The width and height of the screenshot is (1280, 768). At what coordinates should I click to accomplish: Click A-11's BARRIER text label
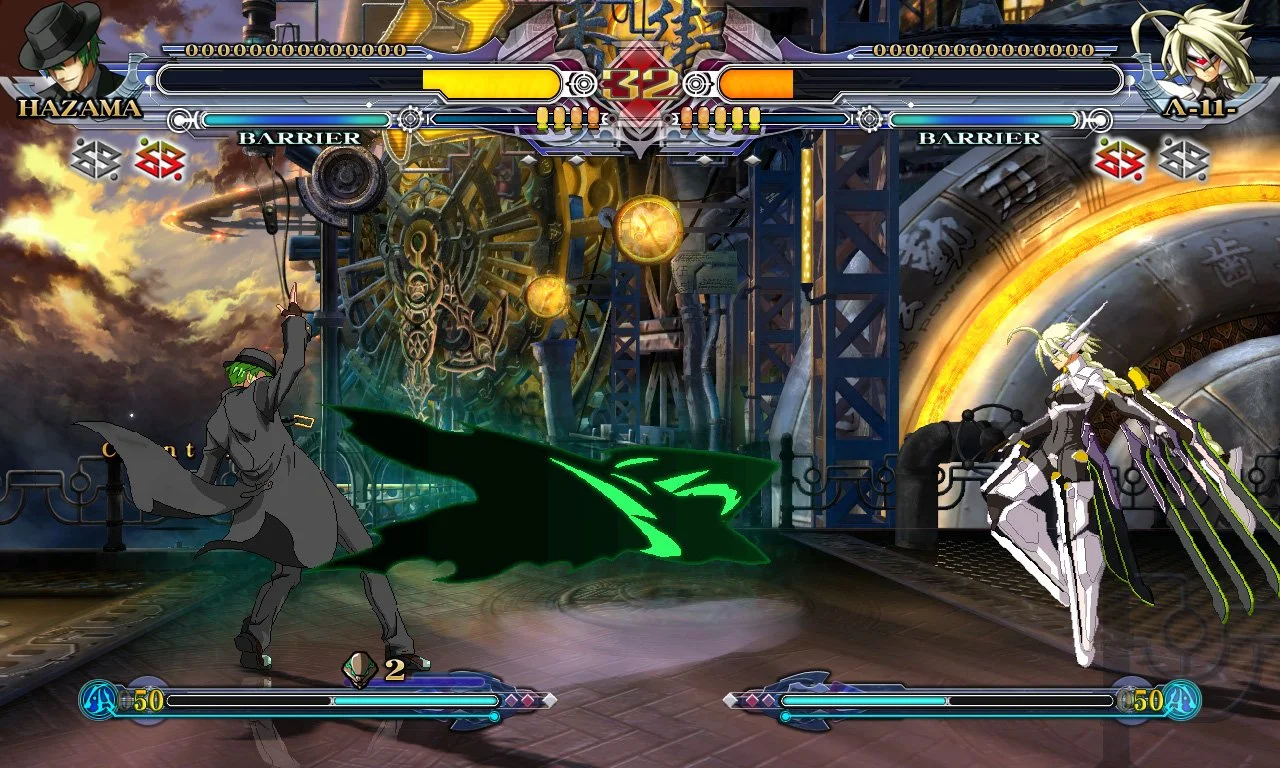[979, 136]
